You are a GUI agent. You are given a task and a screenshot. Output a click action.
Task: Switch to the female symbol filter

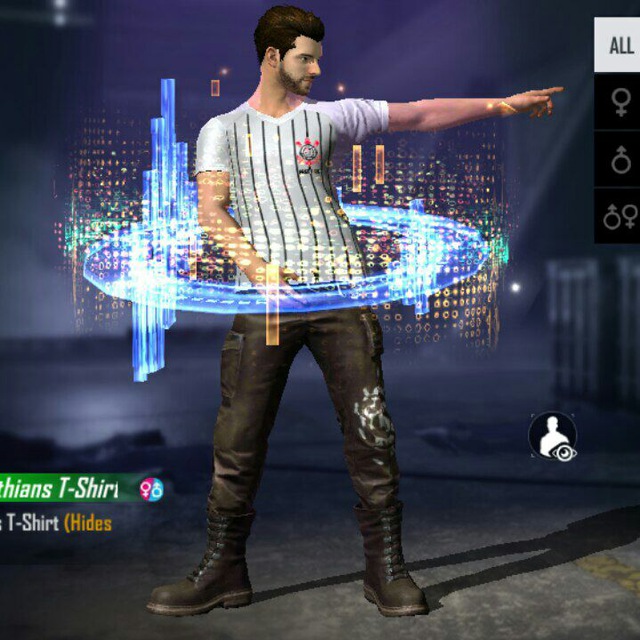[x=621, y=101]
